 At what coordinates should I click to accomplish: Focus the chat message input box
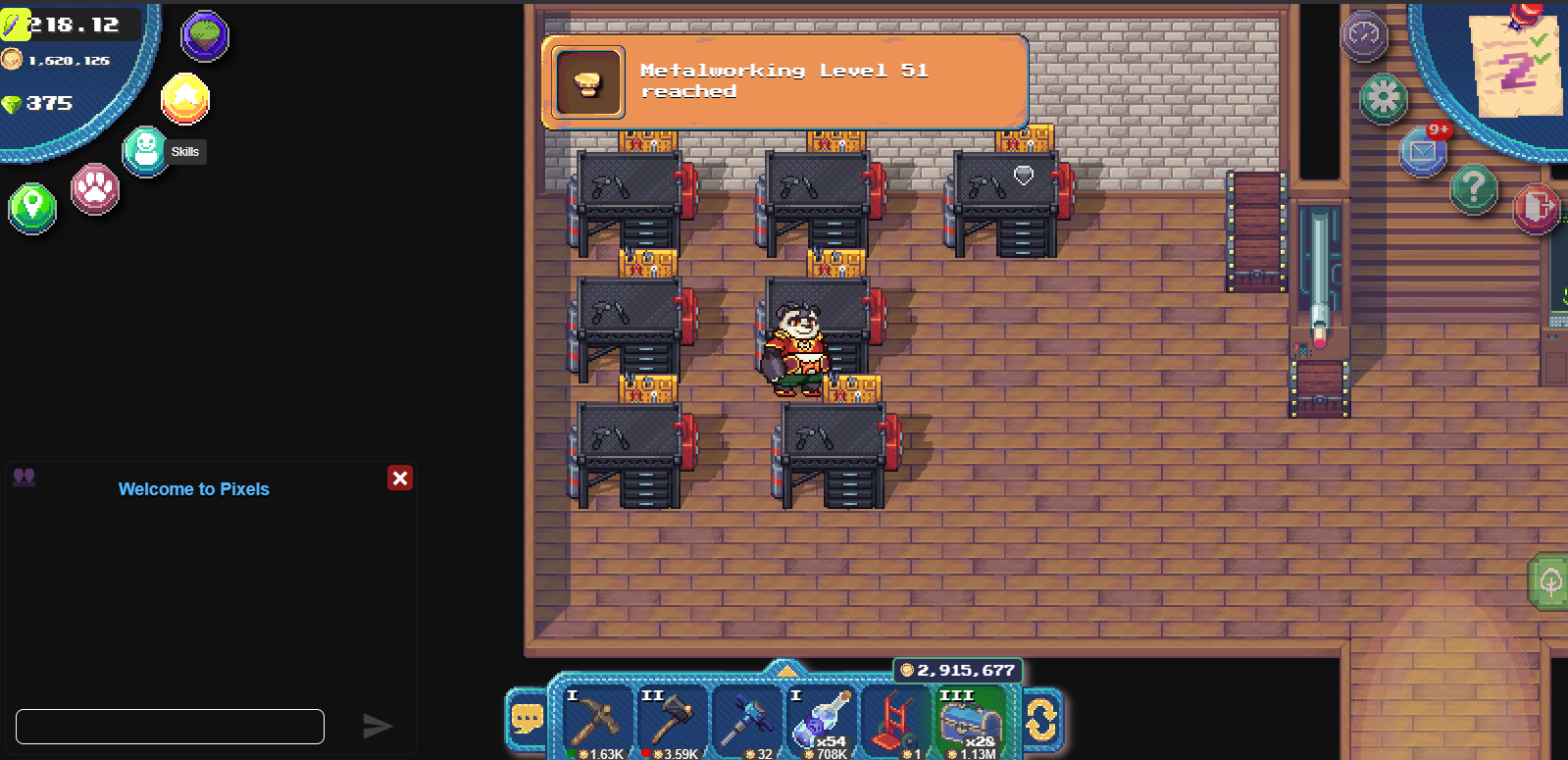[x=170, y=727]
